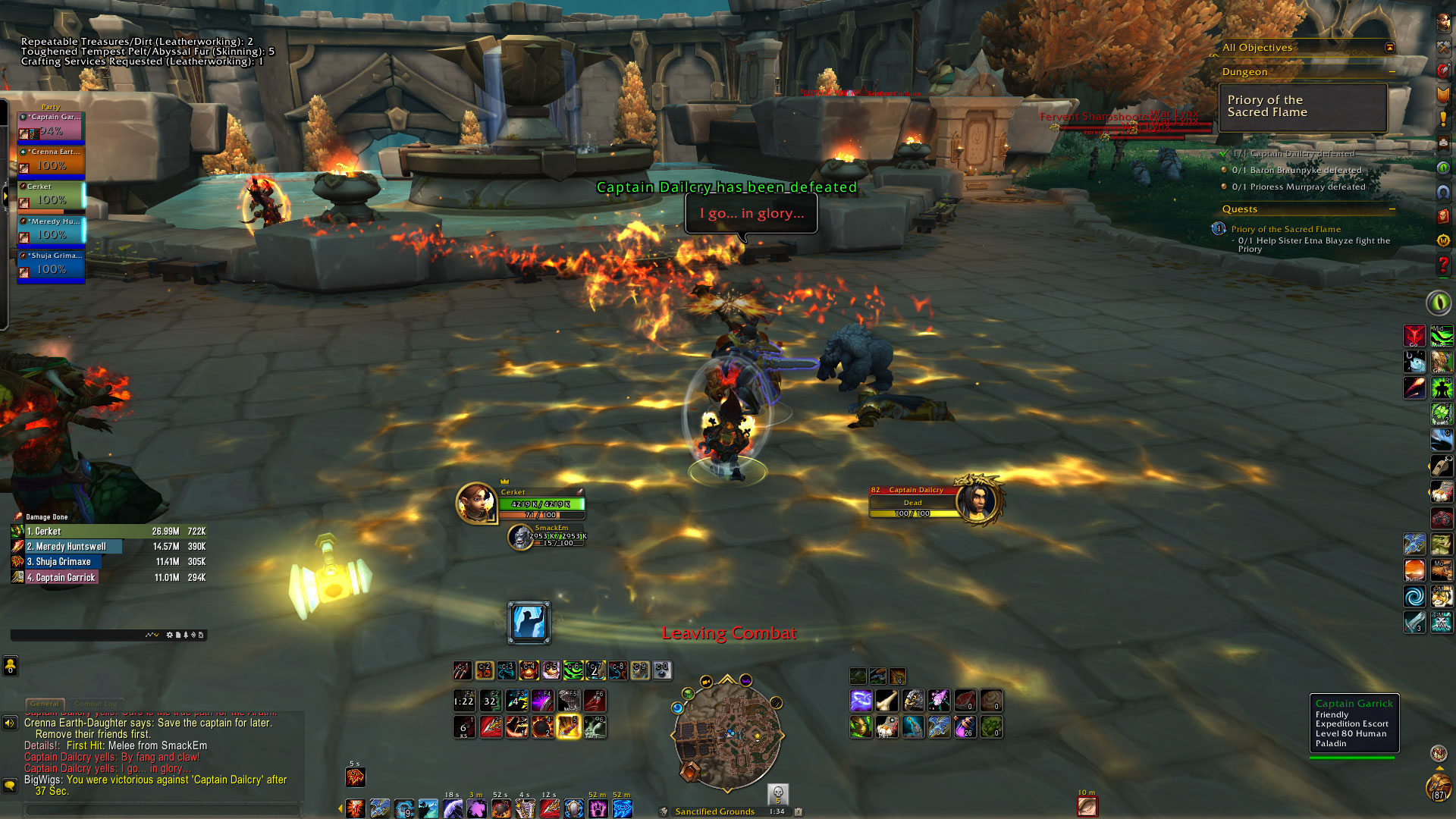Target Shuja Grimaxe in the party list
The height and width of the screenshot is (819, 1456).
tap(51, 265)
